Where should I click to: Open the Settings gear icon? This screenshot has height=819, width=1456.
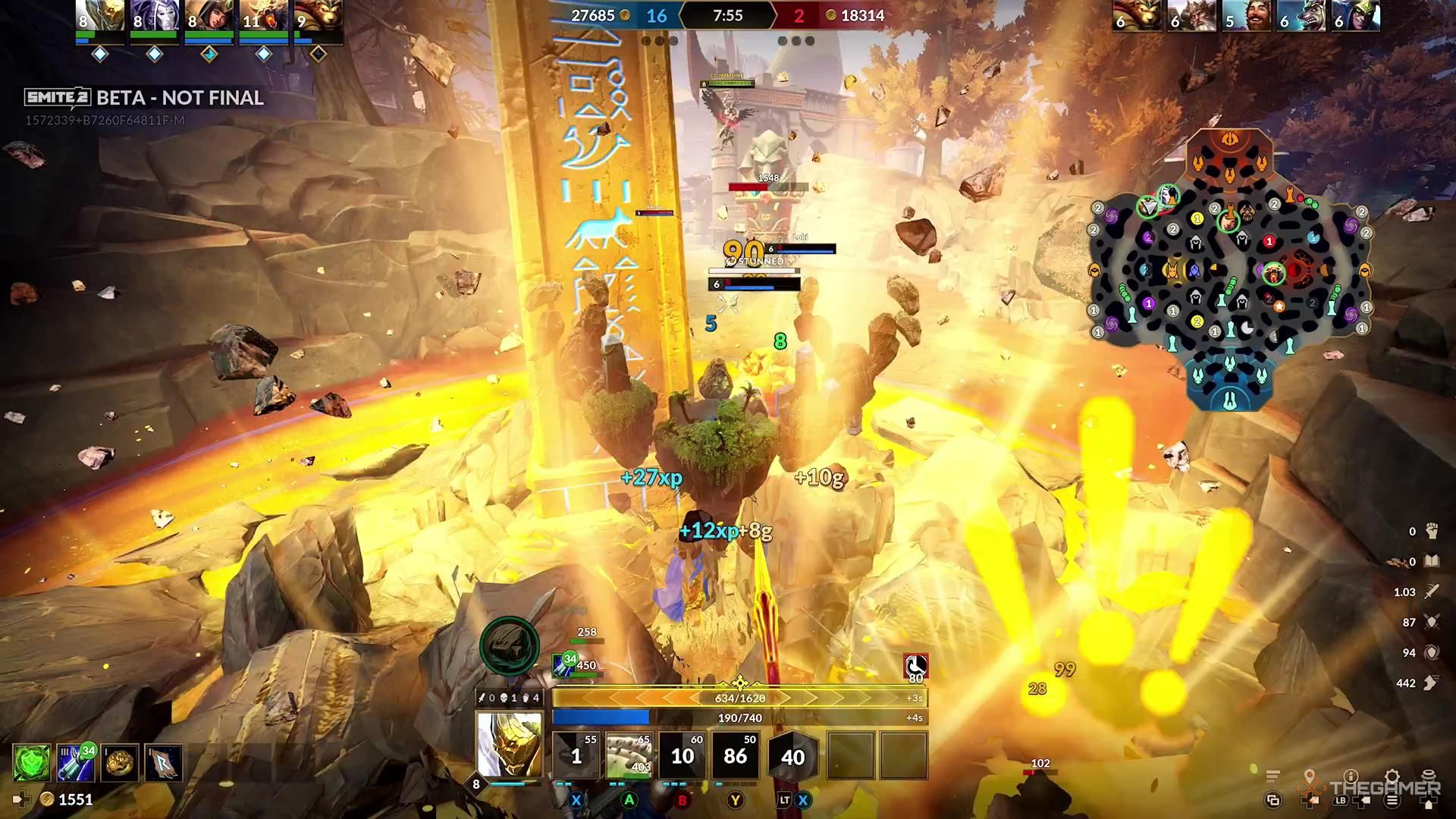click(1392, 775)
